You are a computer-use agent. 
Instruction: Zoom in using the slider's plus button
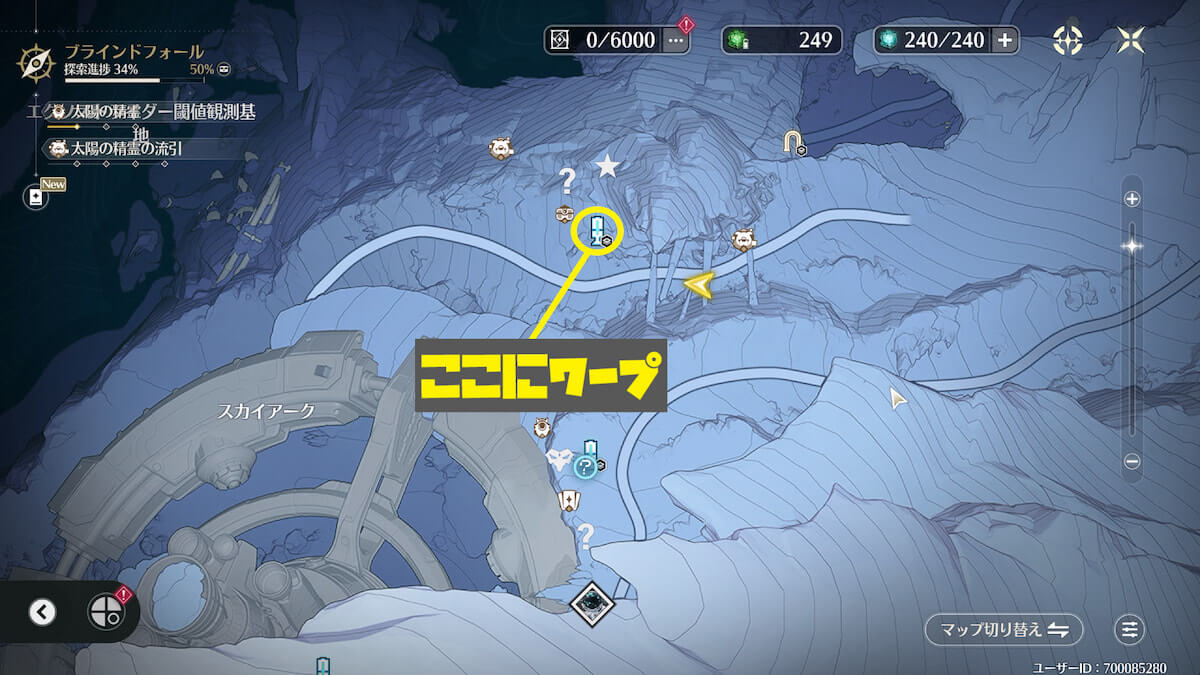coord(1132,199)
